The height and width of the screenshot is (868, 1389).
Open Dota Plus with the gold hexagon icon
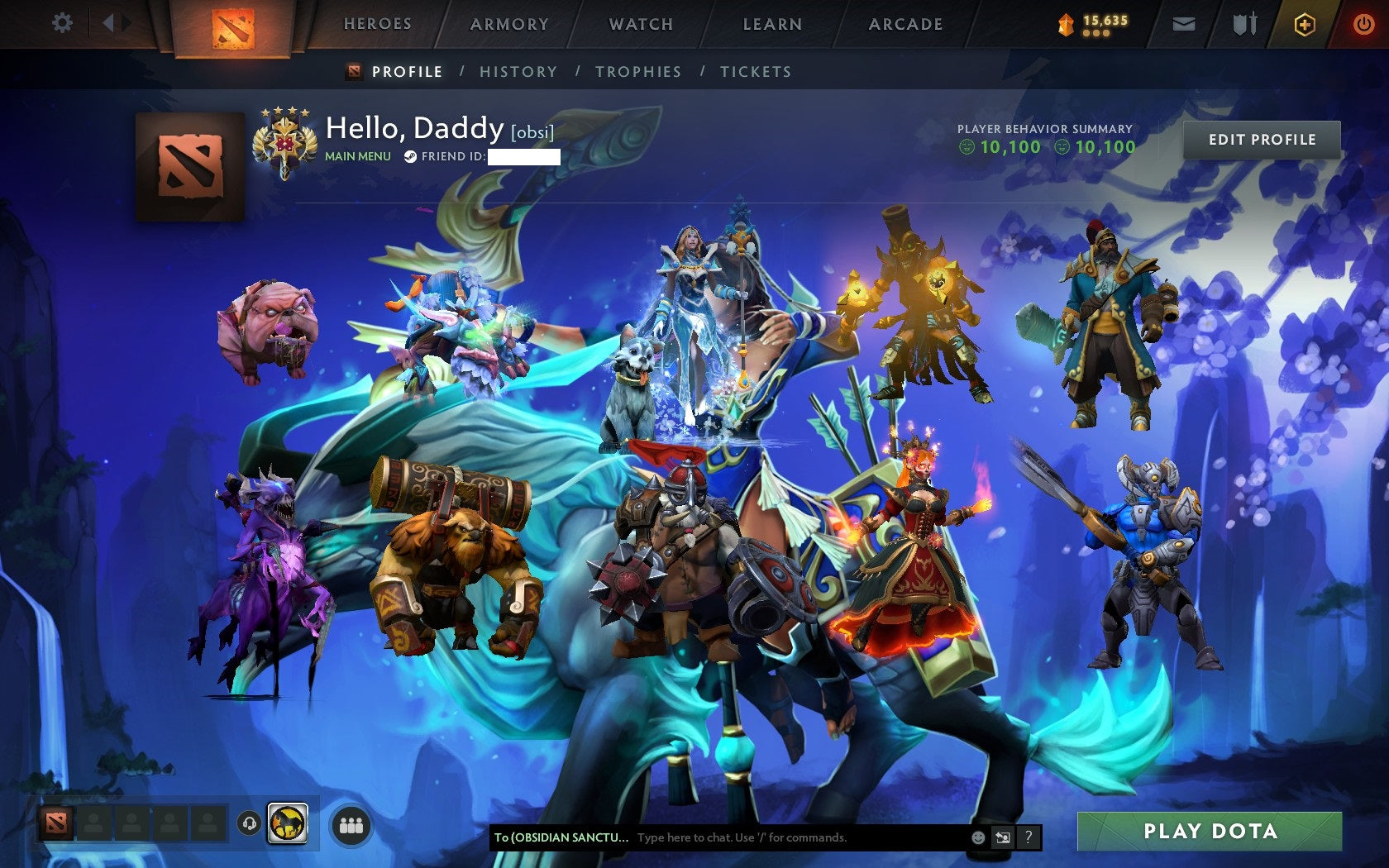click(x=1304, y=24)
